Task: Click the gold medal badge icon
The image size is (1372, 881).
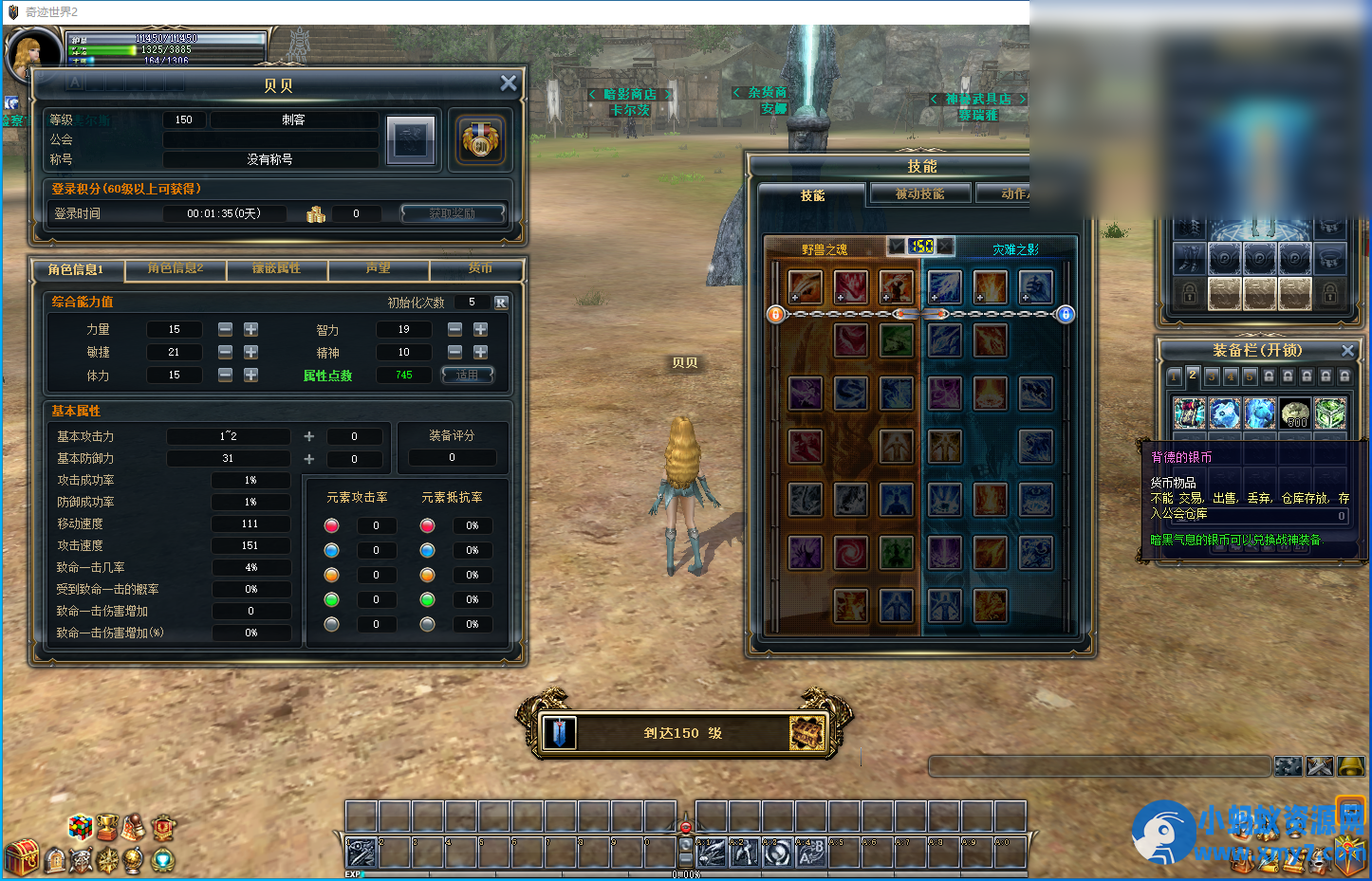Action: pos(481,140)
